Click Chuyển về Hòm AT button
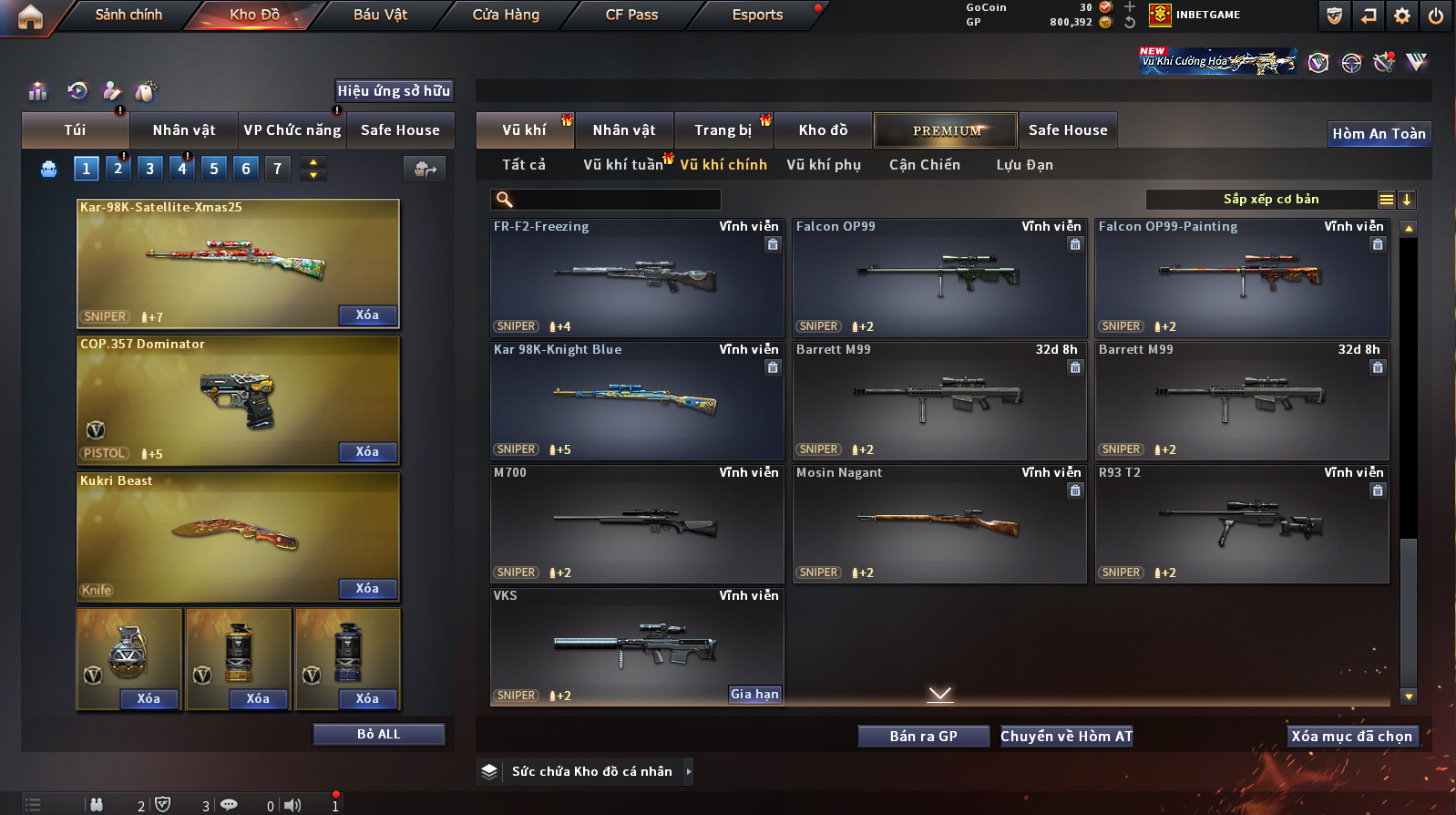Viewport: 1456px width, 815px height. pos(1066,737)
